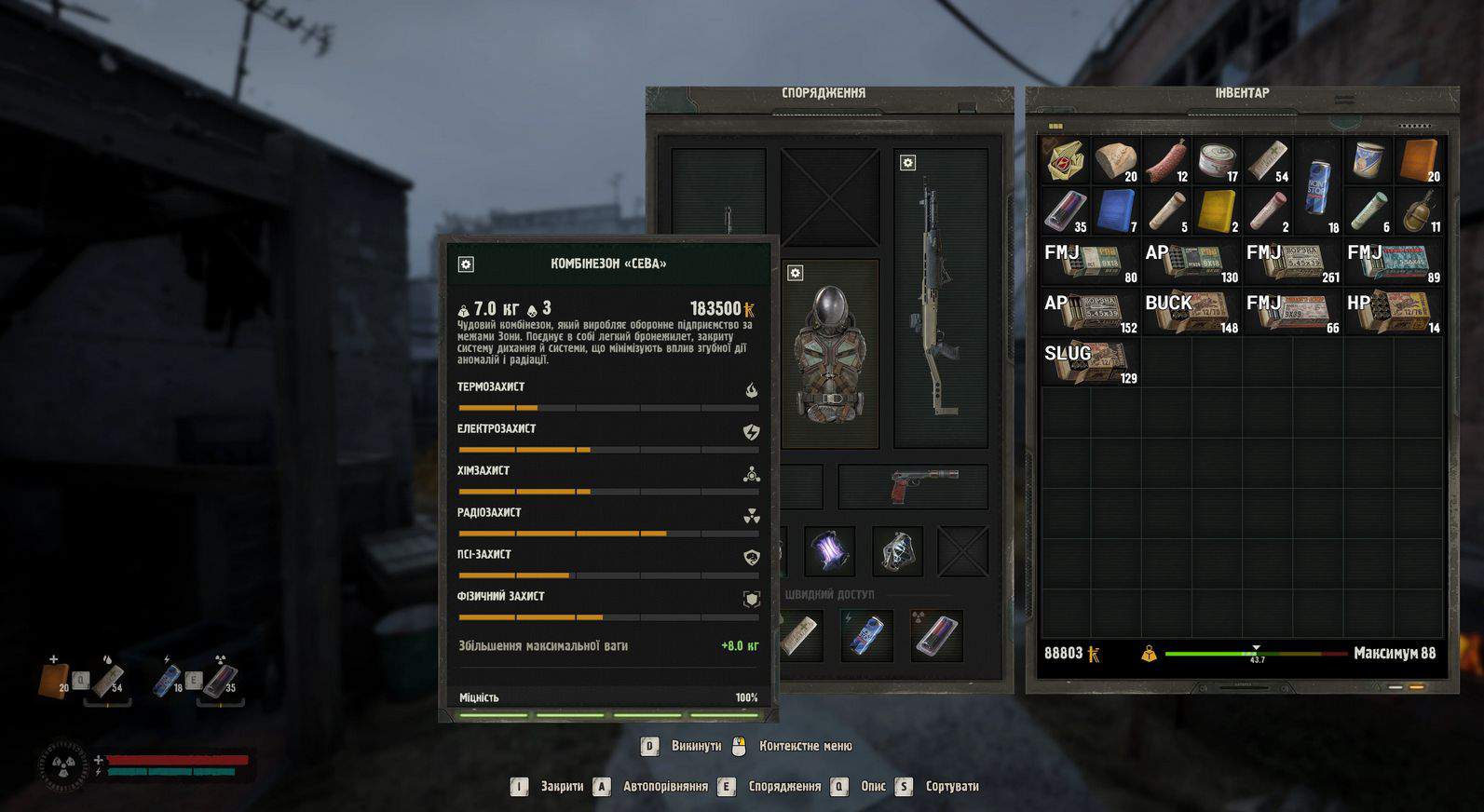Select the equipped SEVA suit slot

click(x=830, y=354)
